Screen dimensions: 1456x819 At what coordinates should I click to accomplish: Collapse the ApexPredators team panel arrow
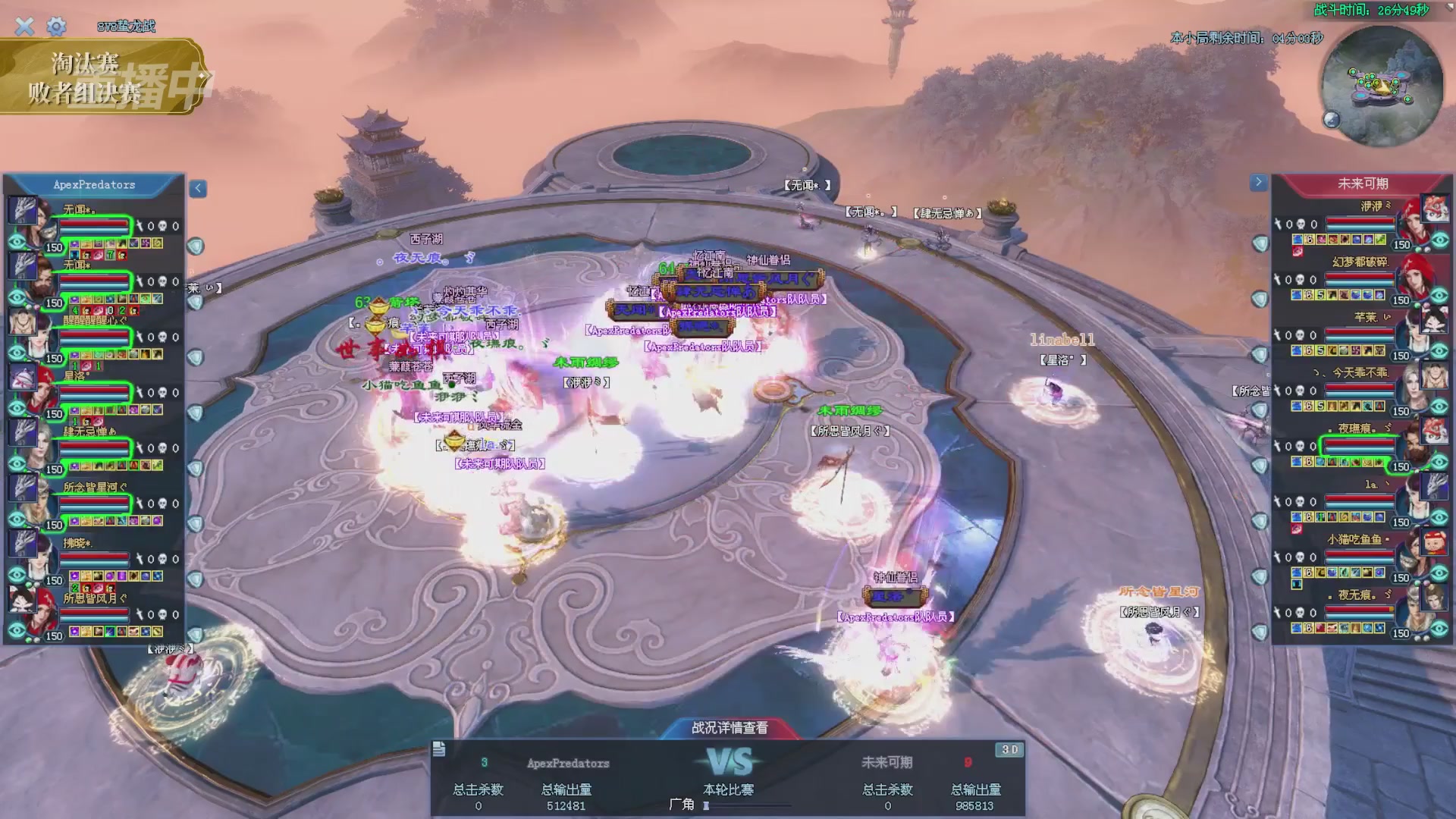coord(198,188)
